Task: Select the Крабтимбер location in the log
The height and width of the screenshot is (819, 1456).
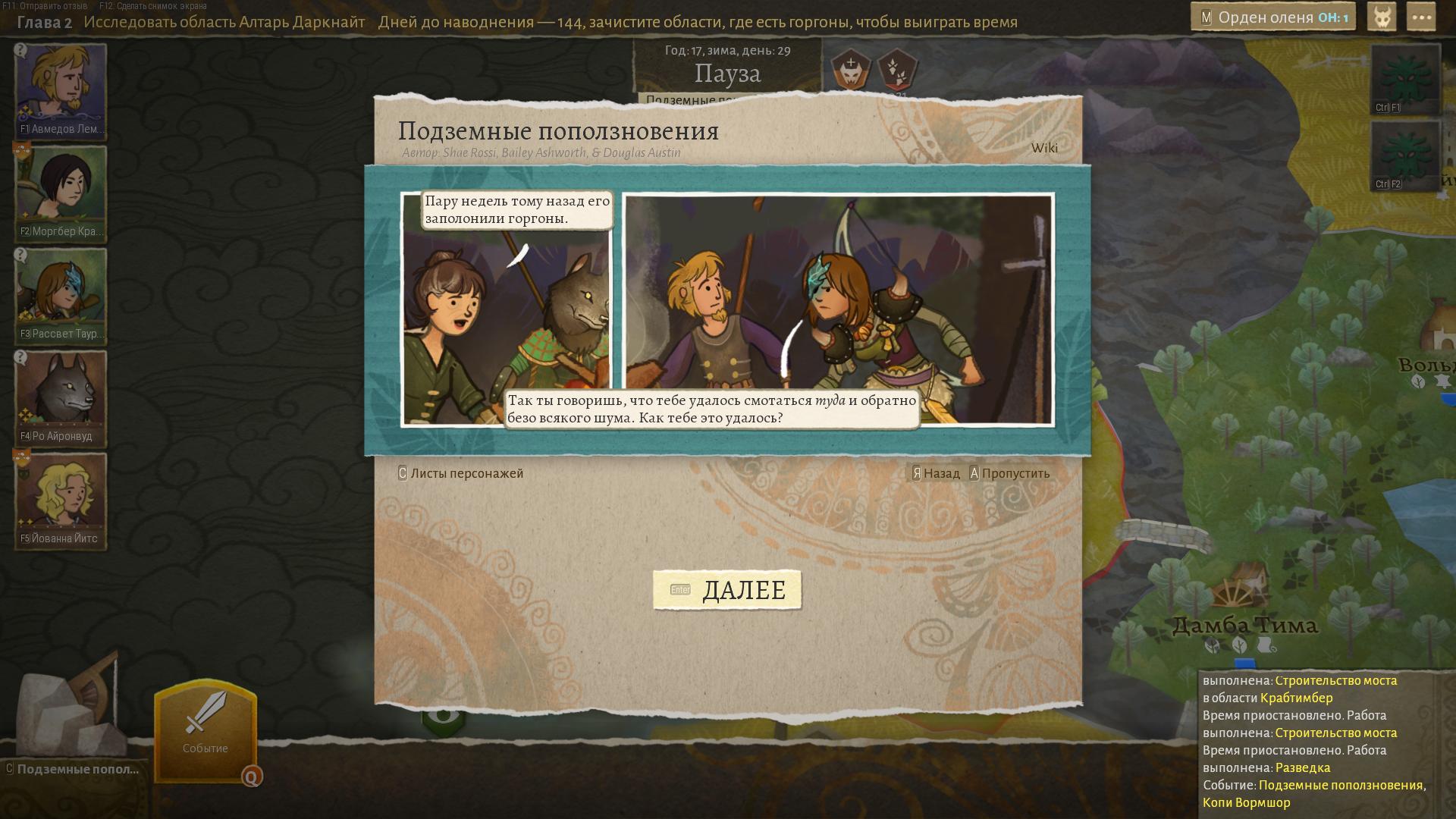Action: coord(1296,698)
